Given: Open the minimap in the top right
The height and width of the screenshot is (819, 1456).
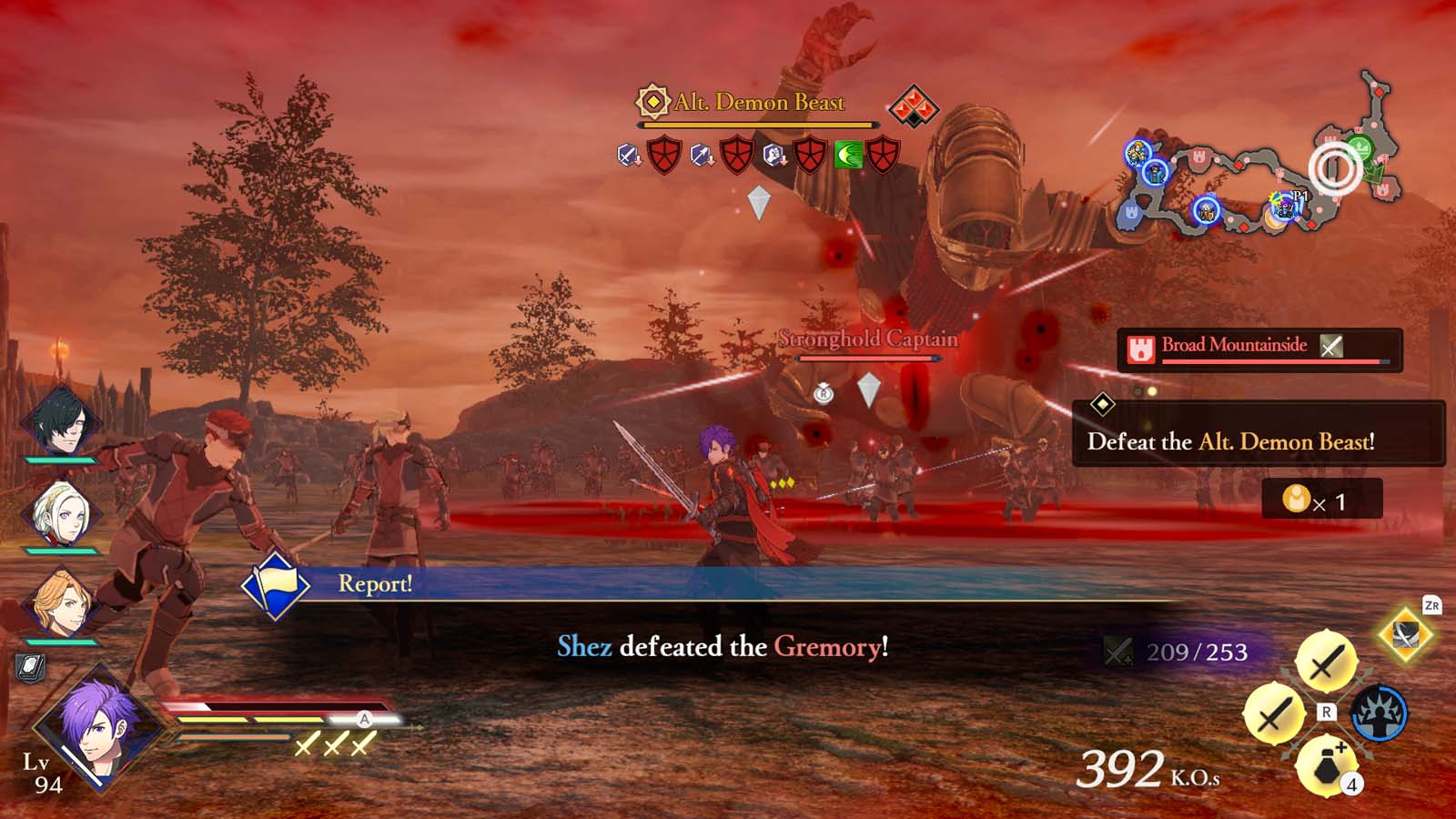Looking at the screenshot, I should pos(1265,164).
